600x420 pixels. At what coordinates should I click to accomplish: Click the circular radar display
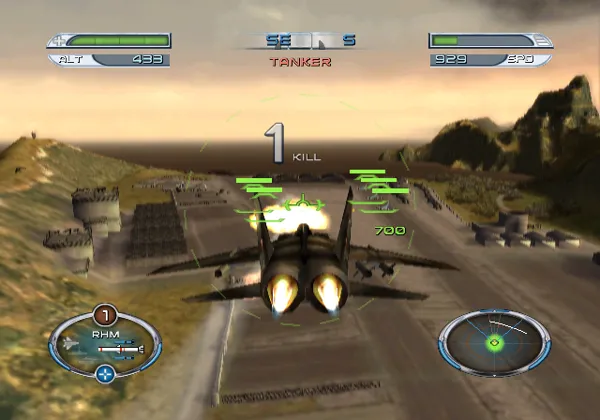493,341
